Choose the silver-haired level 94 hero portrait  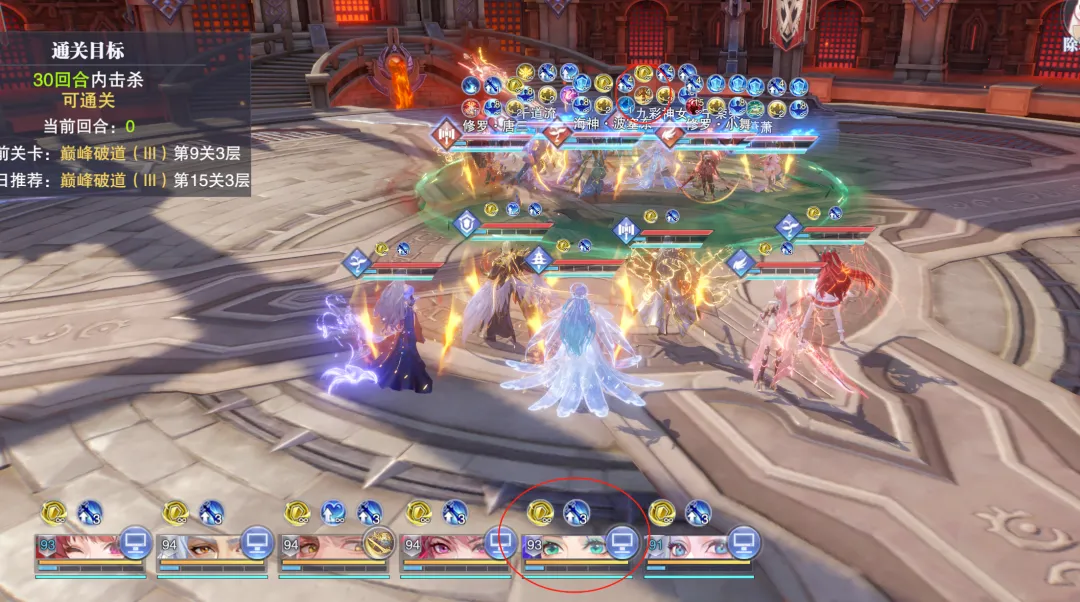tap(198, 546)
